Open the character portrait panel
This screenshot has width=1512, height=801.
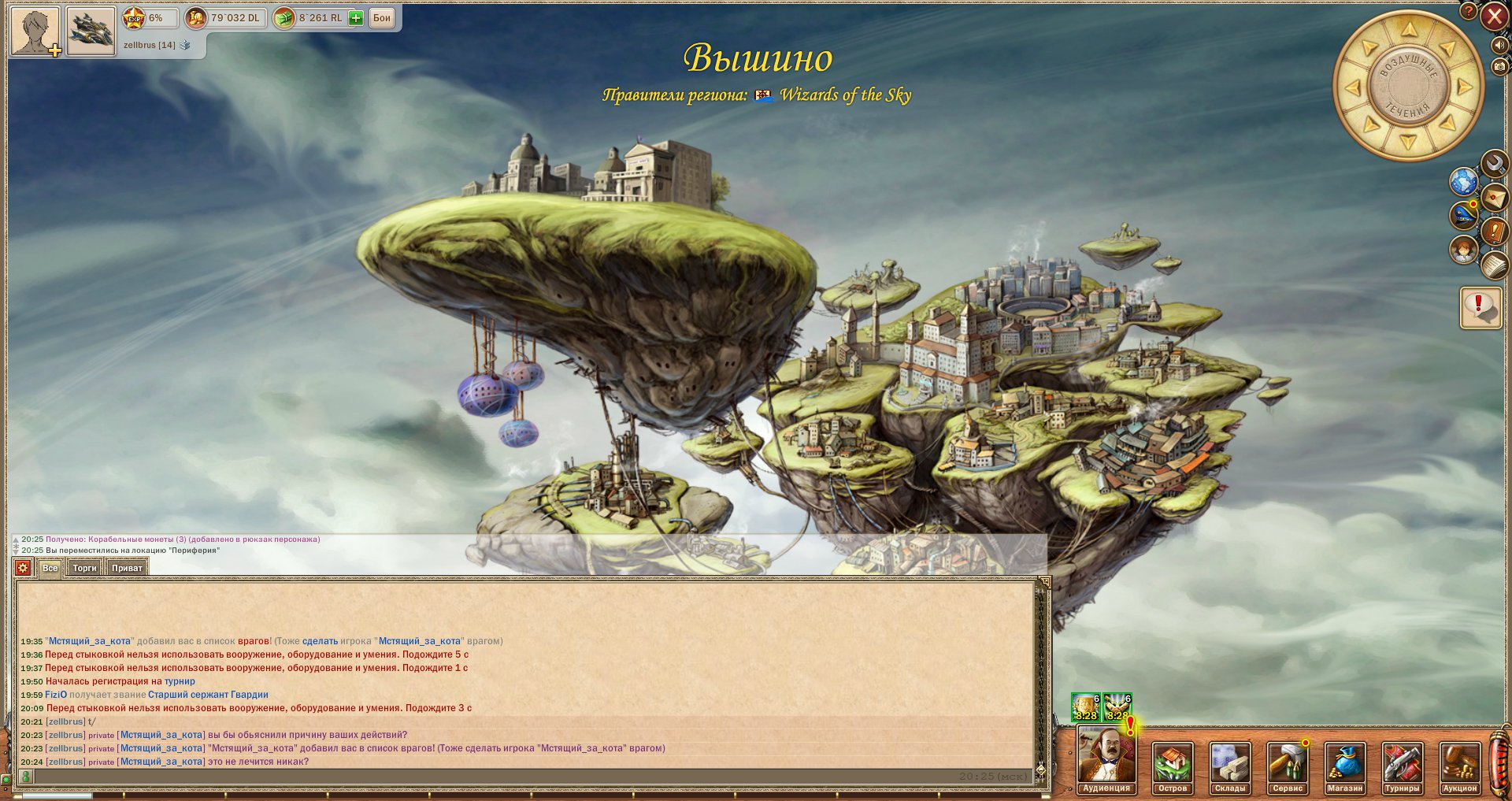pos(35,32)
